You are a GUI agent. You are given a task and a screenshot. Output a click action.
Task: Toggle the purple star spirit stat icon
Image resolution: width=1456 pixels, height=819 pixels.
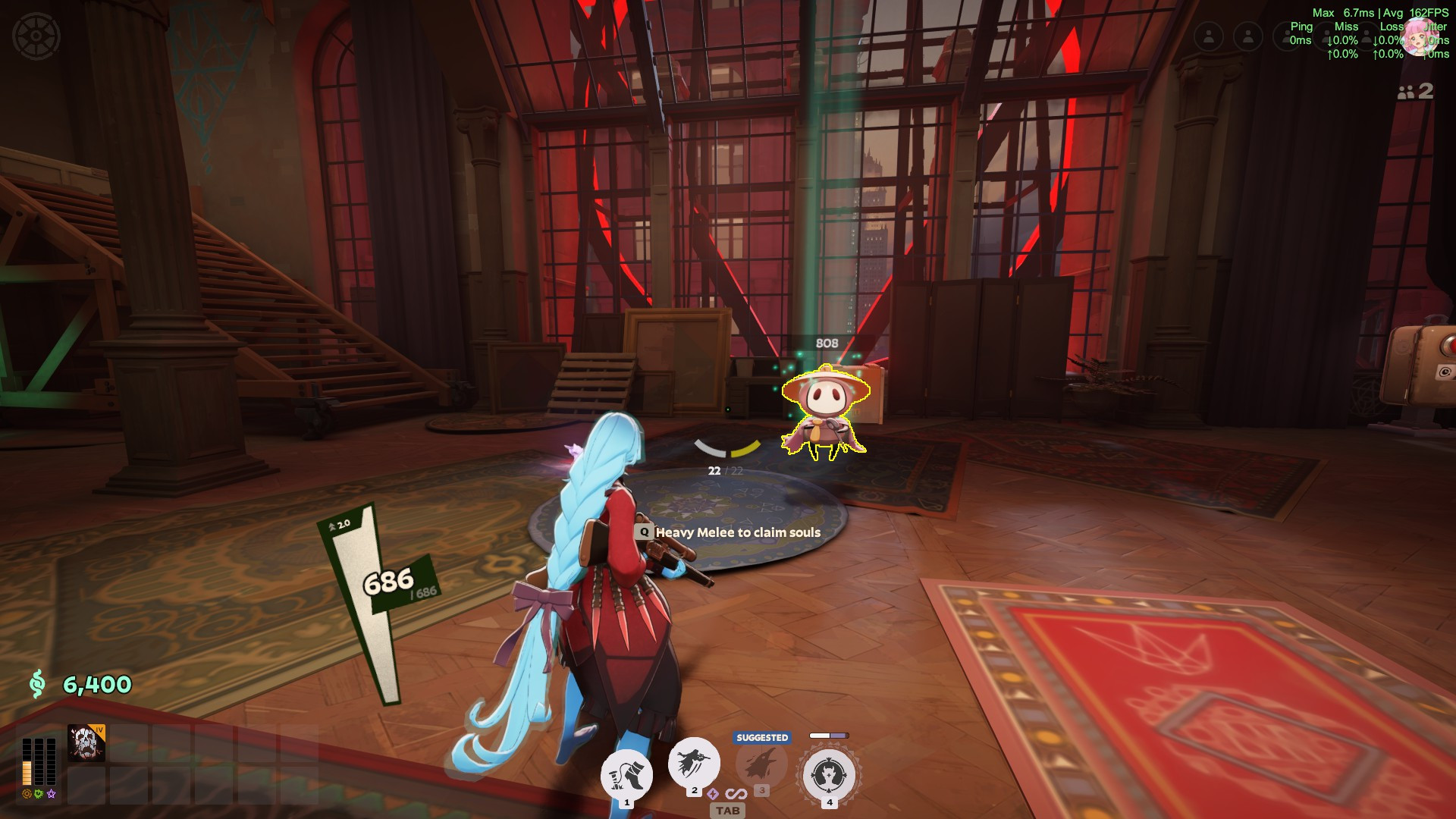(51, 793)
